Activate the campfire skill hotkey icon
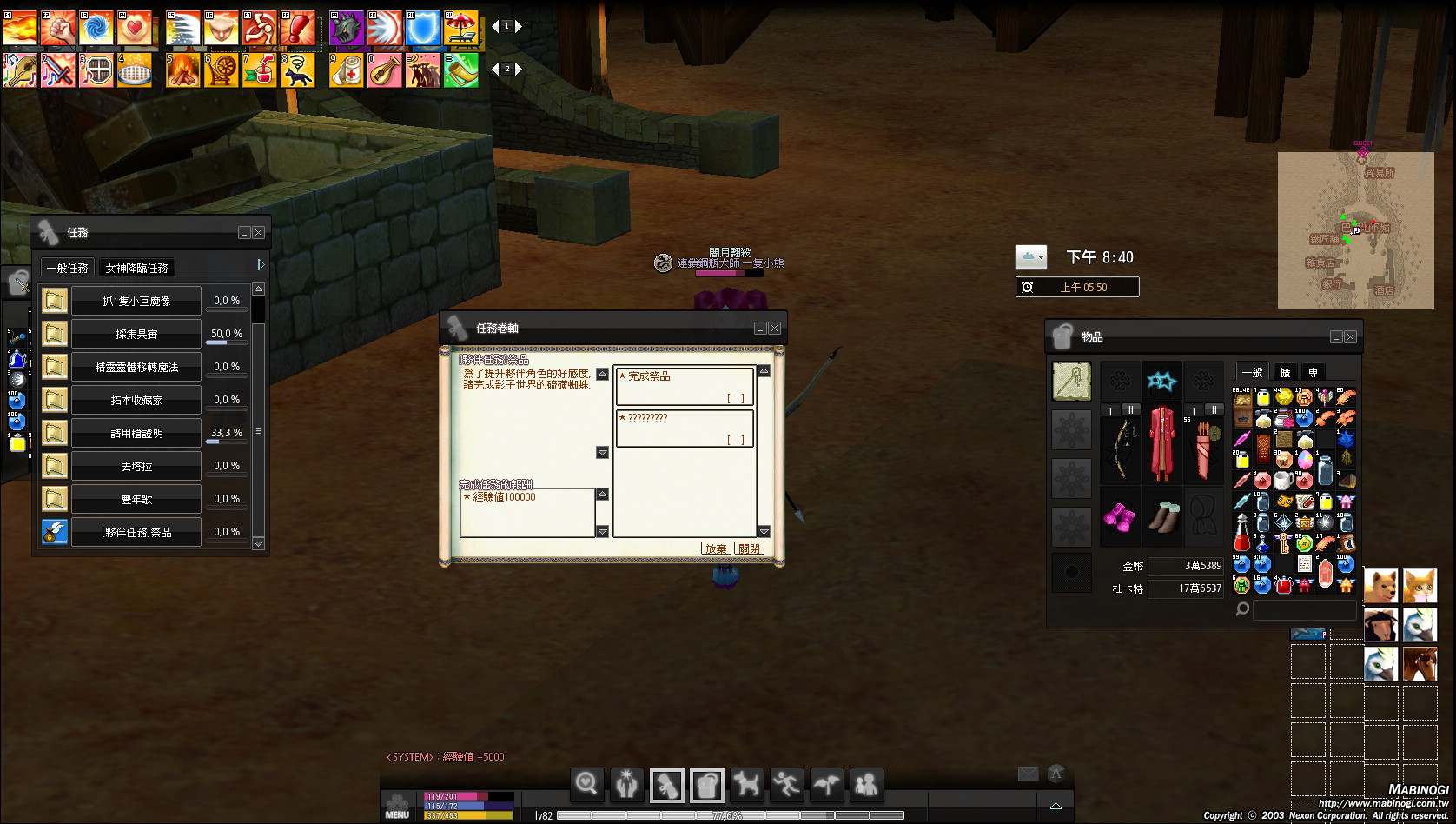Image resolution: width=1456 pixels, height=824 pixels. [x=183, y=70]
